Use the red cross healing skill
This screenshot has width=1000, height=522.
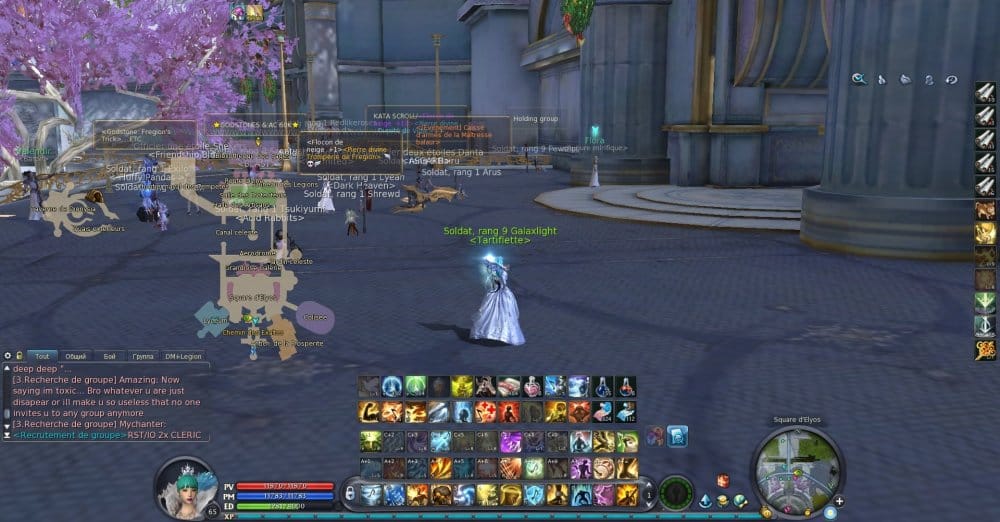(x=485, y=412)
